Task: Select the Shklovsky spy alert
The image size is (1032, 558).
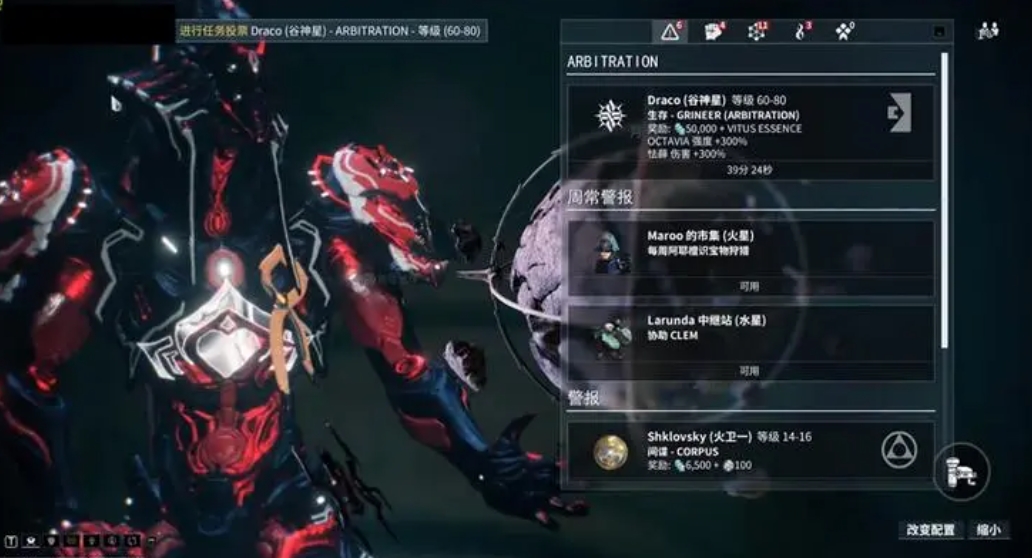Action: click(740, 452)
